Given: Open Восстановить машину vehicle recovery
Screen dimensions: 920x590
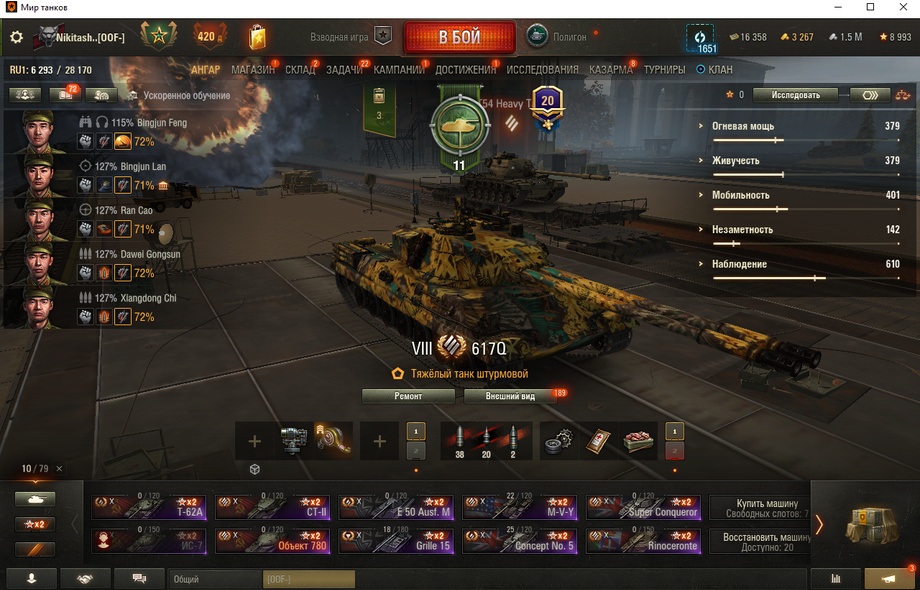Looking at the screenshot, I should coord(759,541).
